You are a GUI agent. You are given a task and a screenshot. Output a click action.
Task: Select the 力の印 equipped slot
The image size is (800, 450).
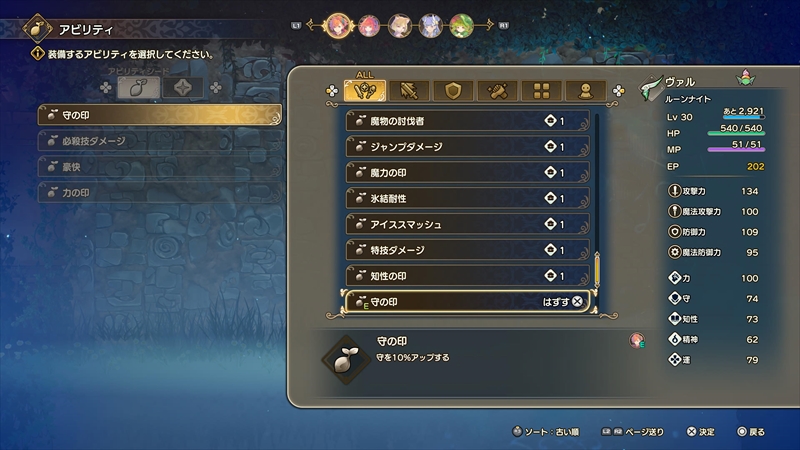(x=158, y=193)
